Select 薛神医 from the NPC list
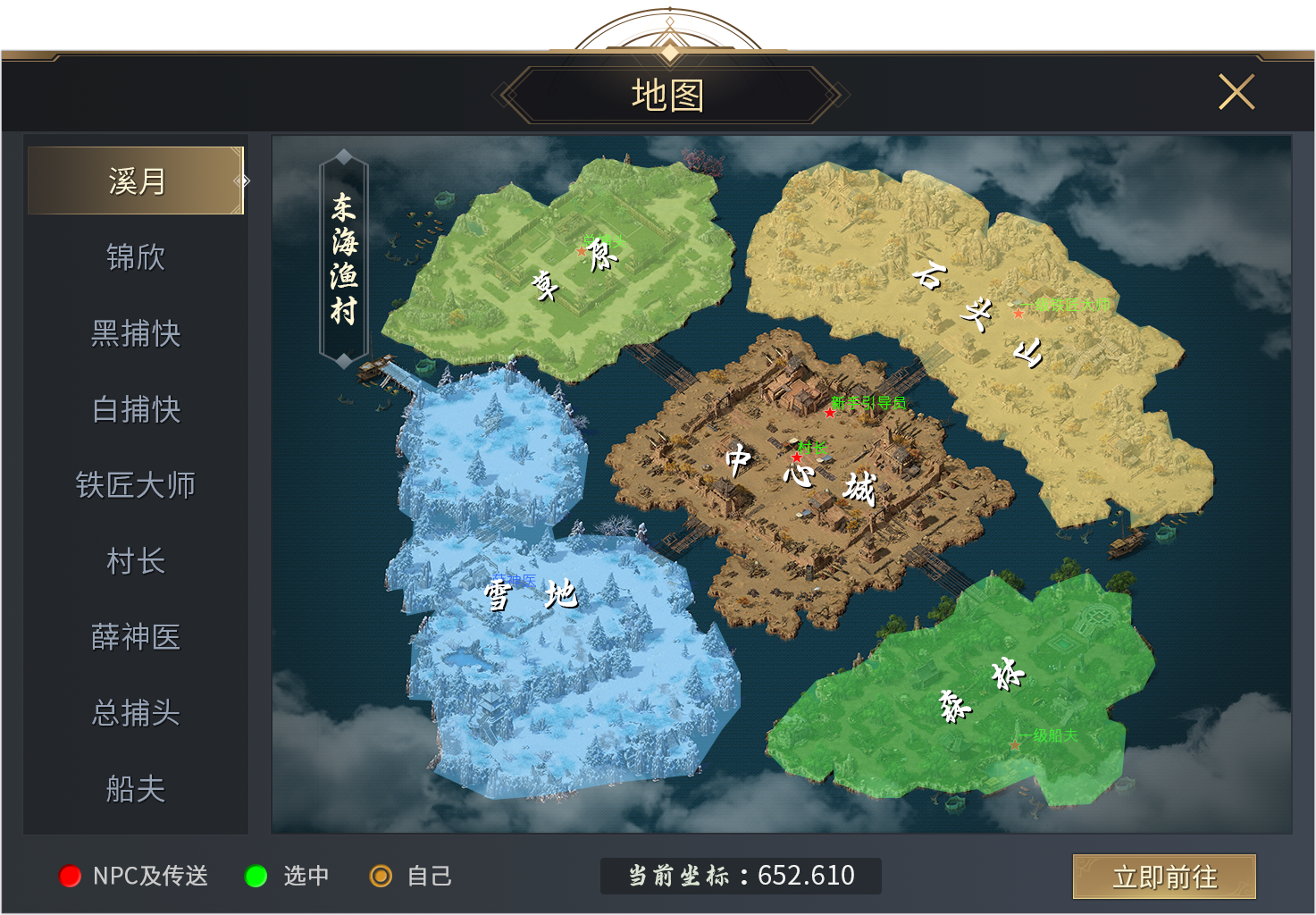This screenshot has height=915, width=1316. [136, 637]
